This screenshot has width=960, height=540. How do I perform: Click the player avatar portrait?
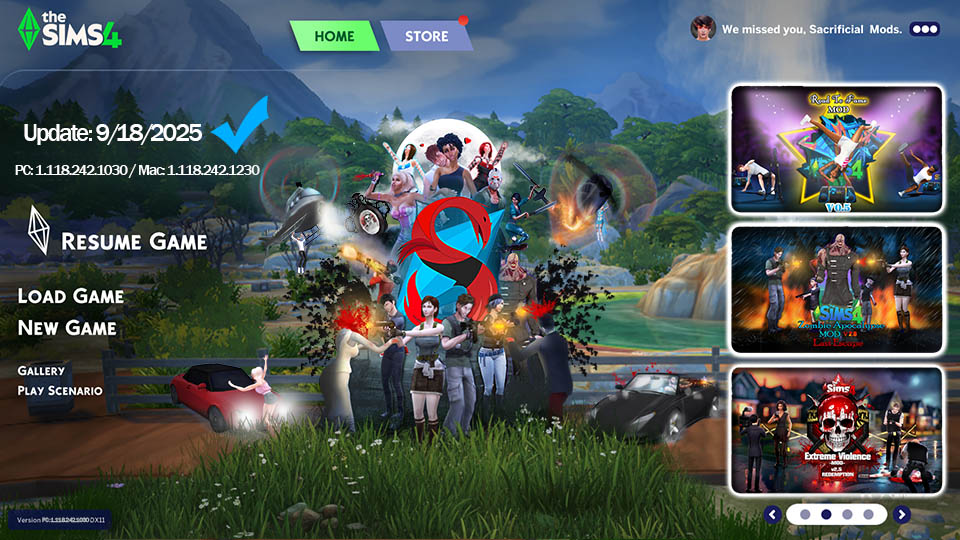(x=703, y=28)
